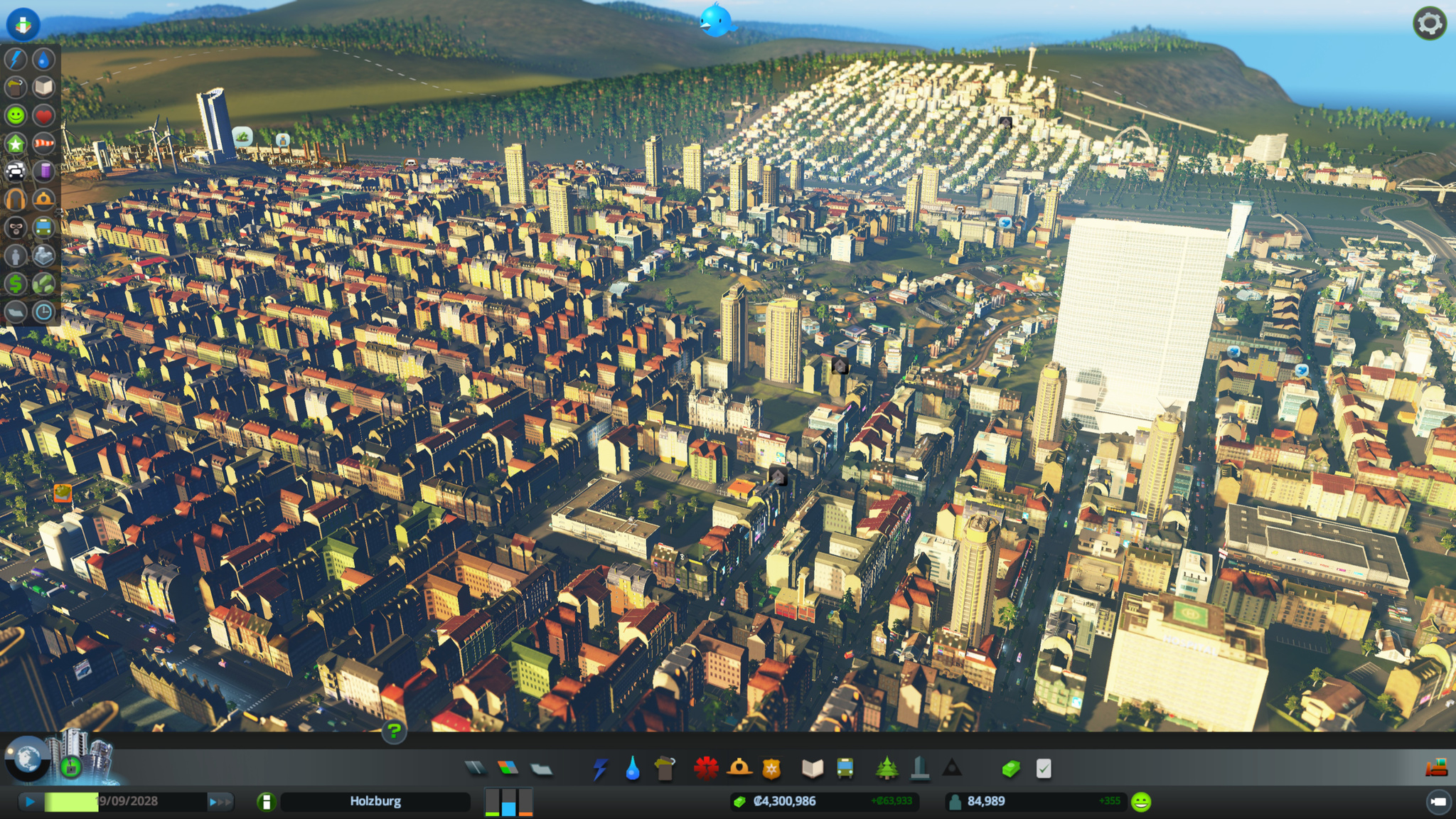Viewport: 1456px width, 819px height.
Task: Open the Electricity build menu
Action: (601, 769)
